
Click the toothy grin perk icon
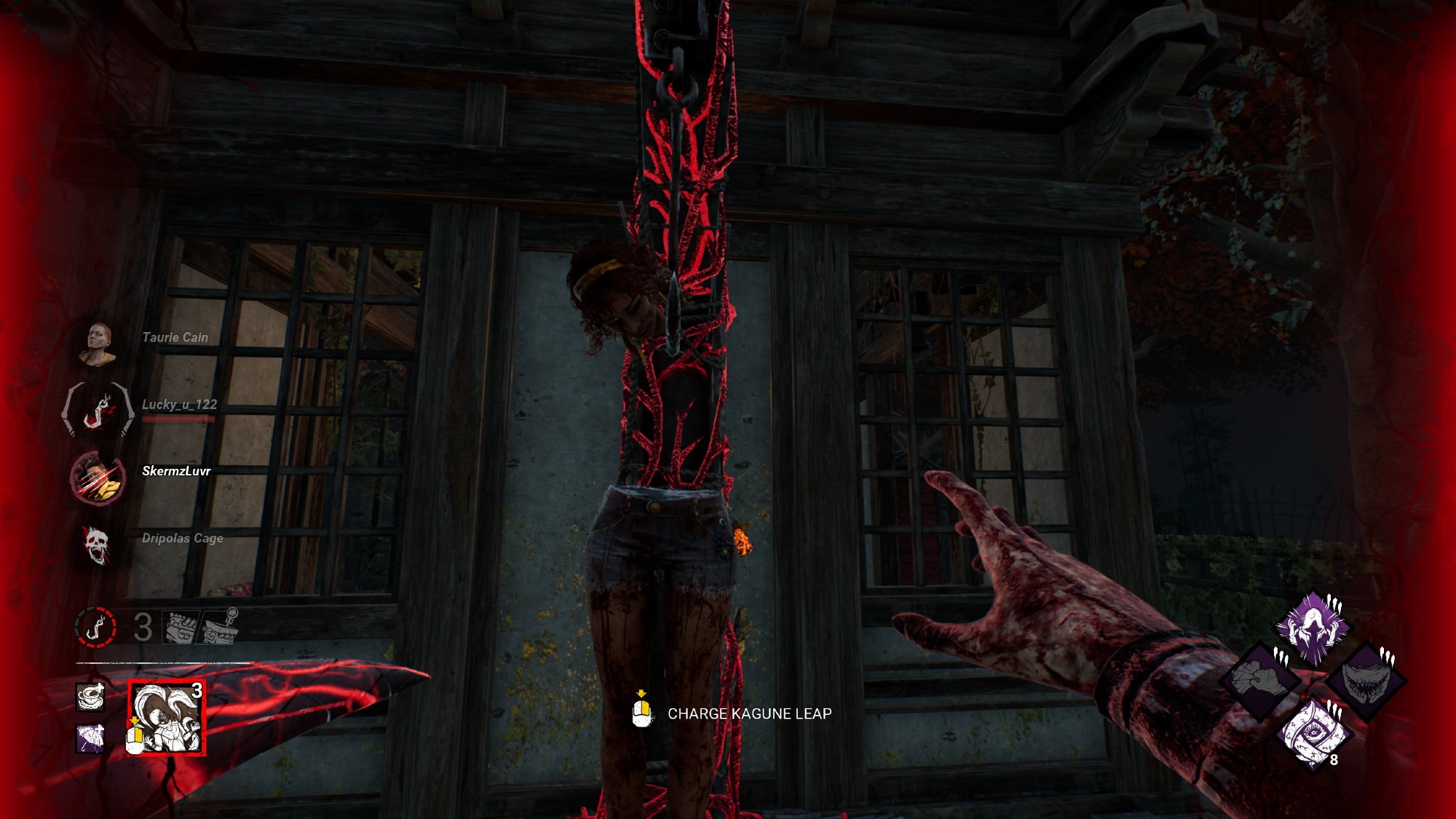point(1363,681)
